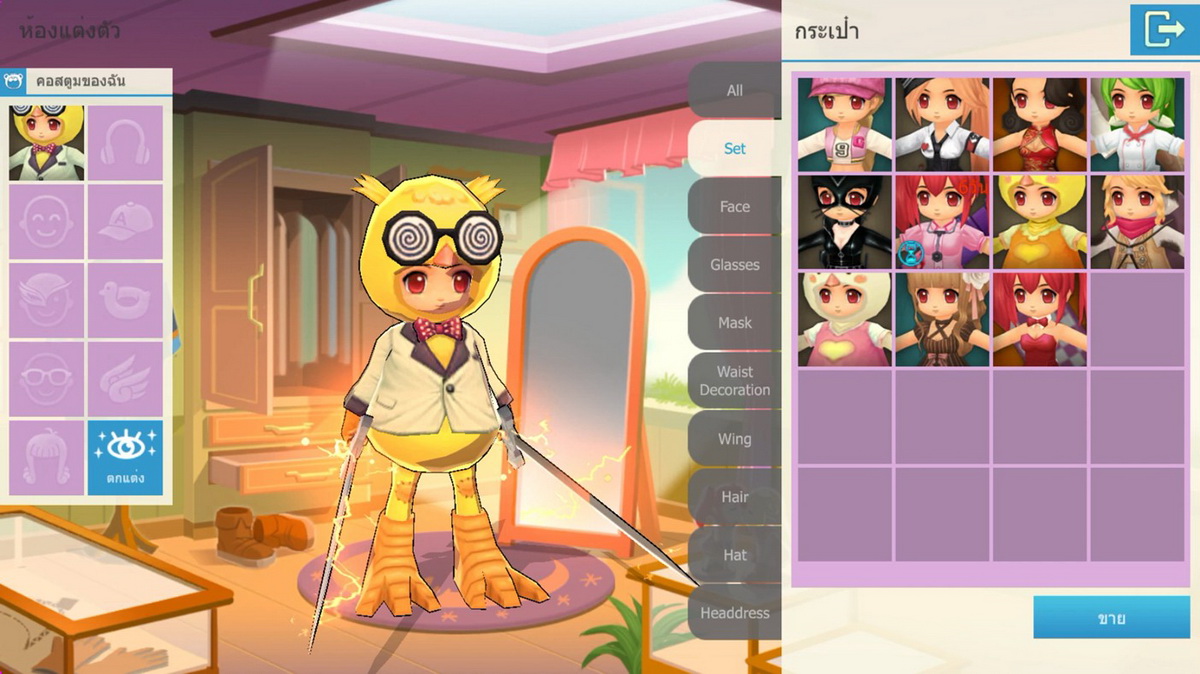Activate the blue ตกแต่ง eye button
1200x674 pixels.
click(x=125, y=457)
